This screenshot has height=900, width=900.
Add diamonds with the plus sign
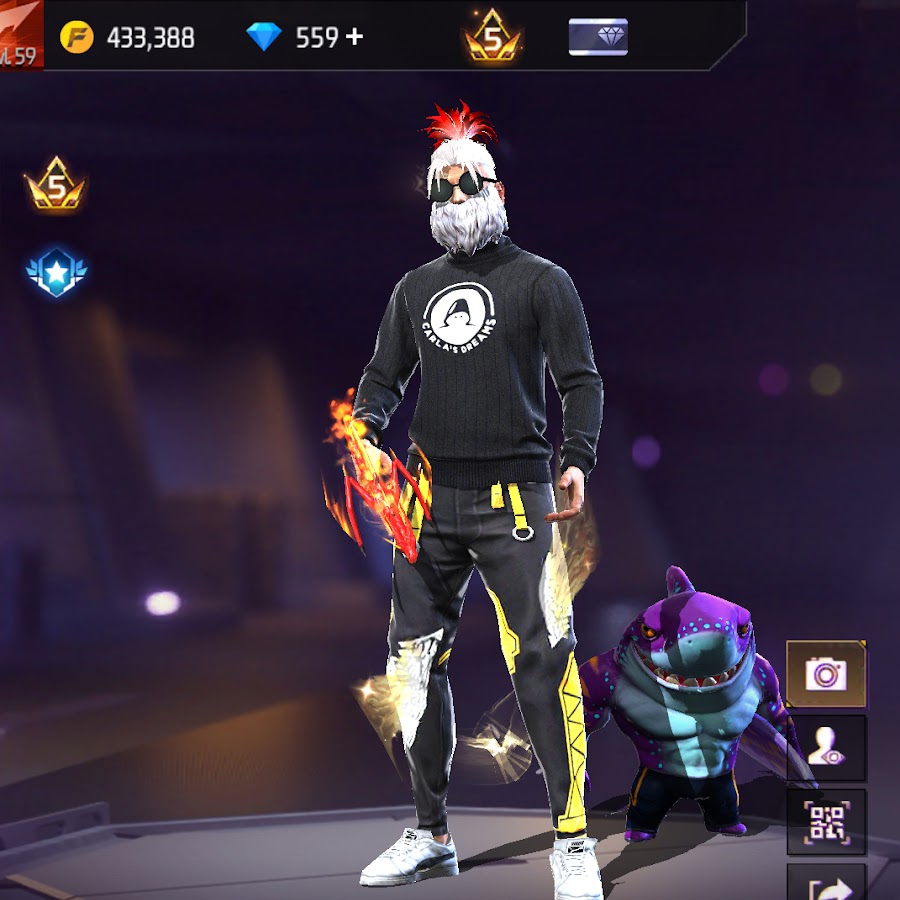[x=354, y=38]
